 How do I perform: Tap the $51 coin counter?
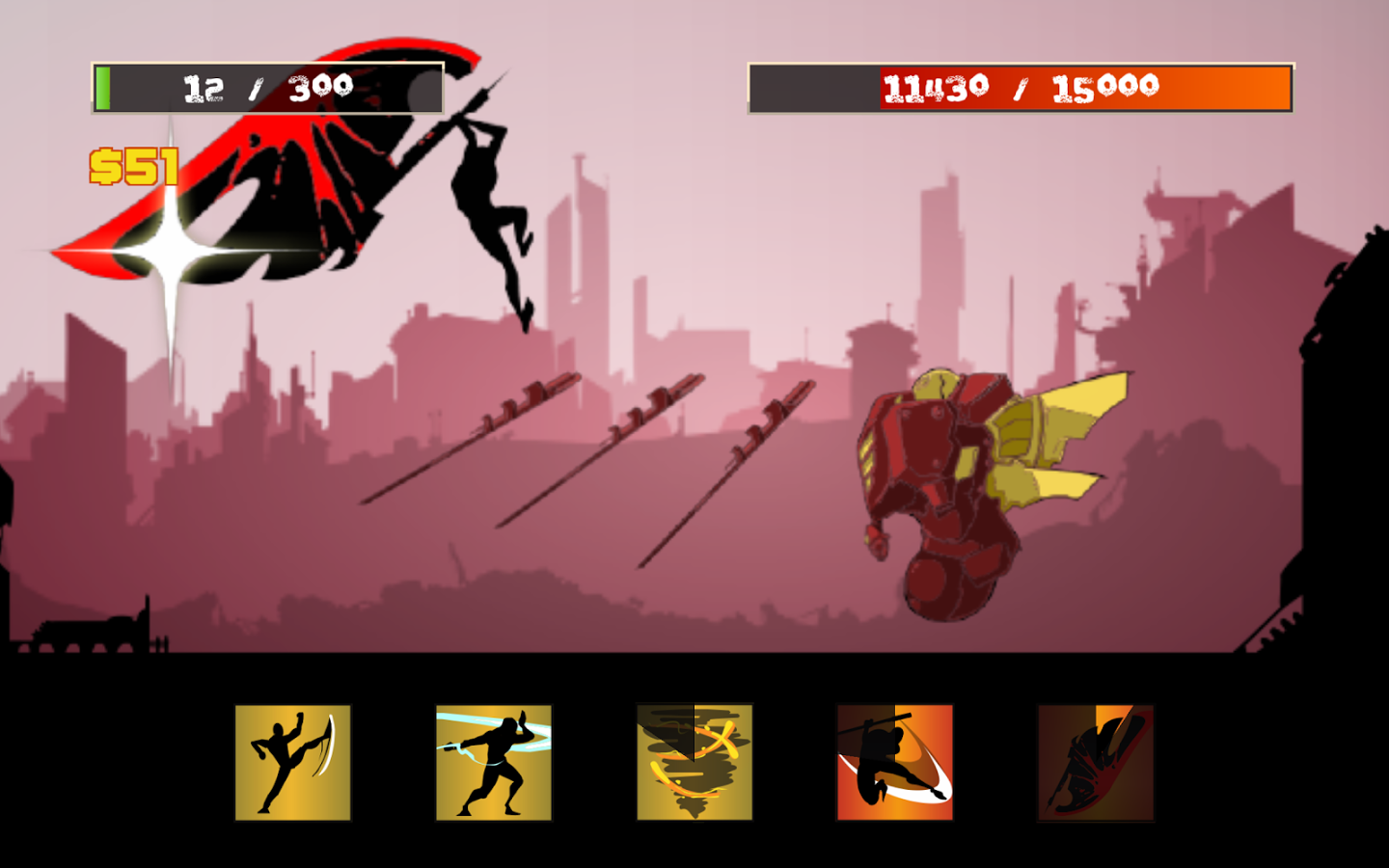(135, 164)
